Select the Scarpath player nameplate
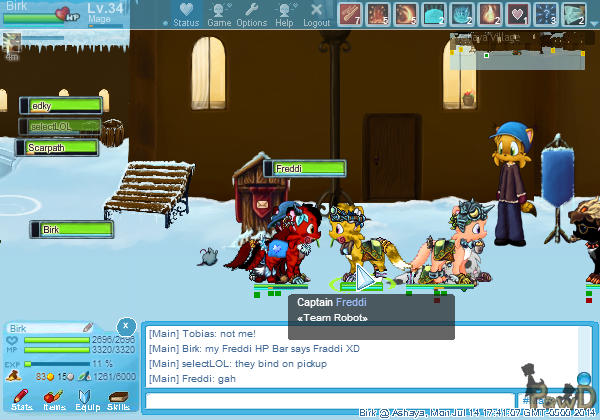 point(58,147)
